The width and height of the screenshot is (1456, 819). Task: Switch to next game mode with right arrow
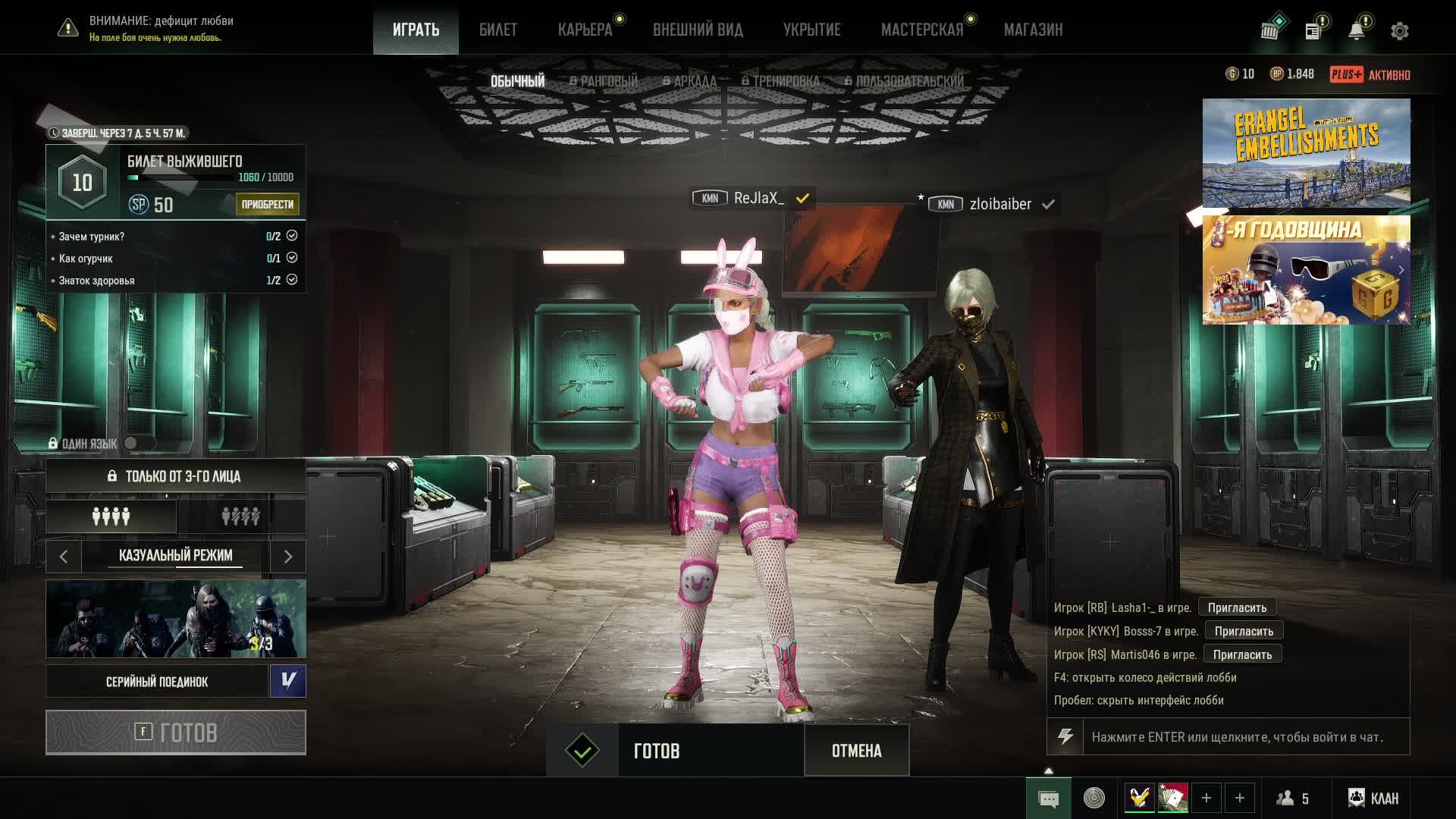pyautogui.click(x=287, y=557)
